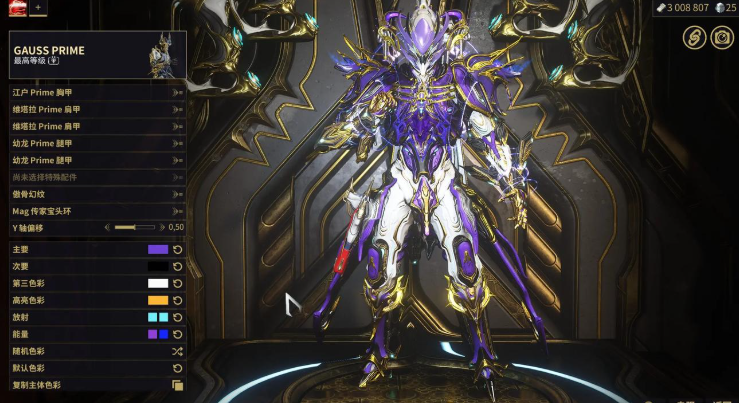Screen dimensions: 739x403
Task: Open the camera capture mode icon
Action: click(720, 37)
